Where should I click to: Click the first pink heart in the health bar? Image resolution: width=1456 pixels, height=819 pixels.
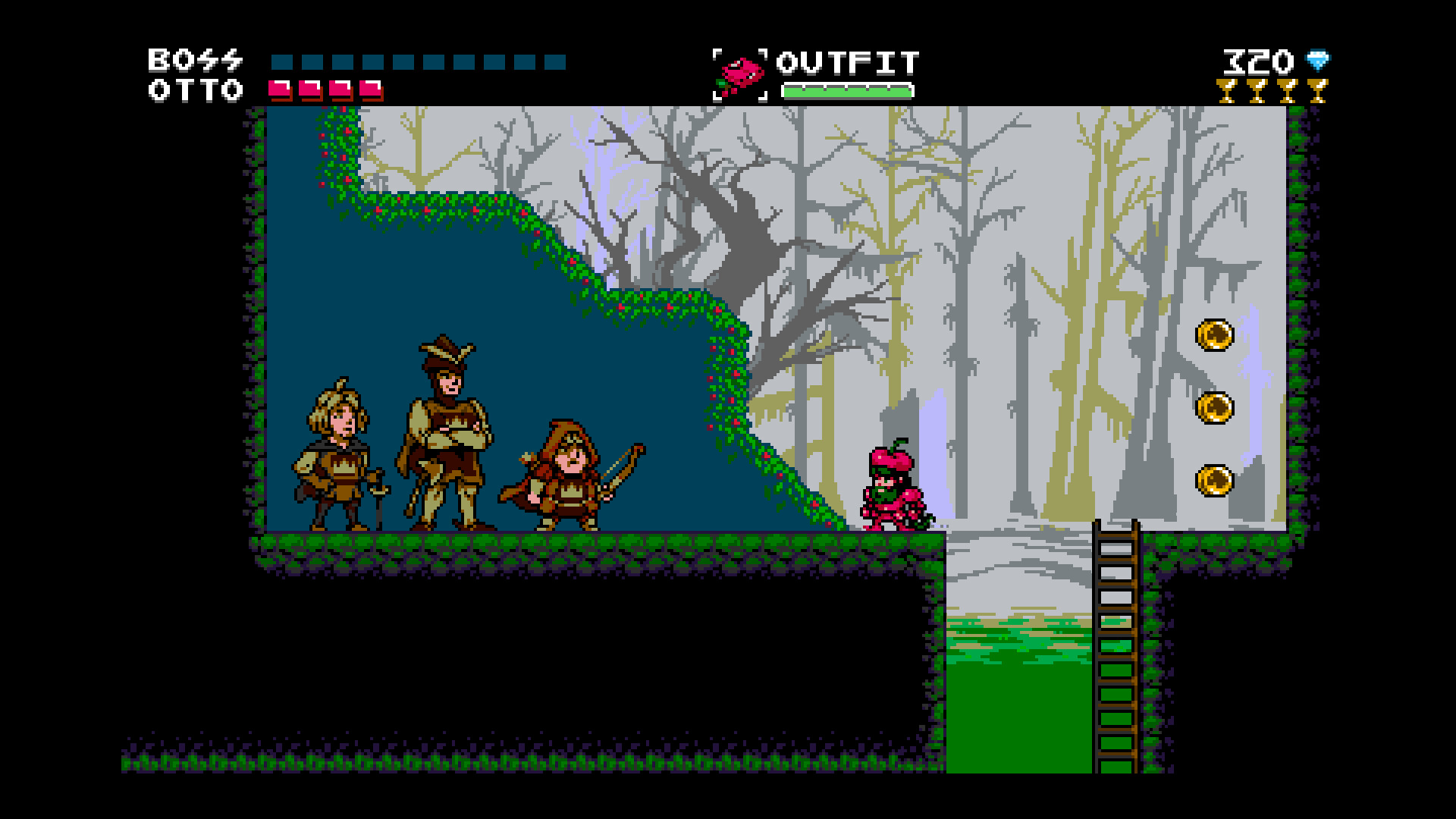[281, 89]
